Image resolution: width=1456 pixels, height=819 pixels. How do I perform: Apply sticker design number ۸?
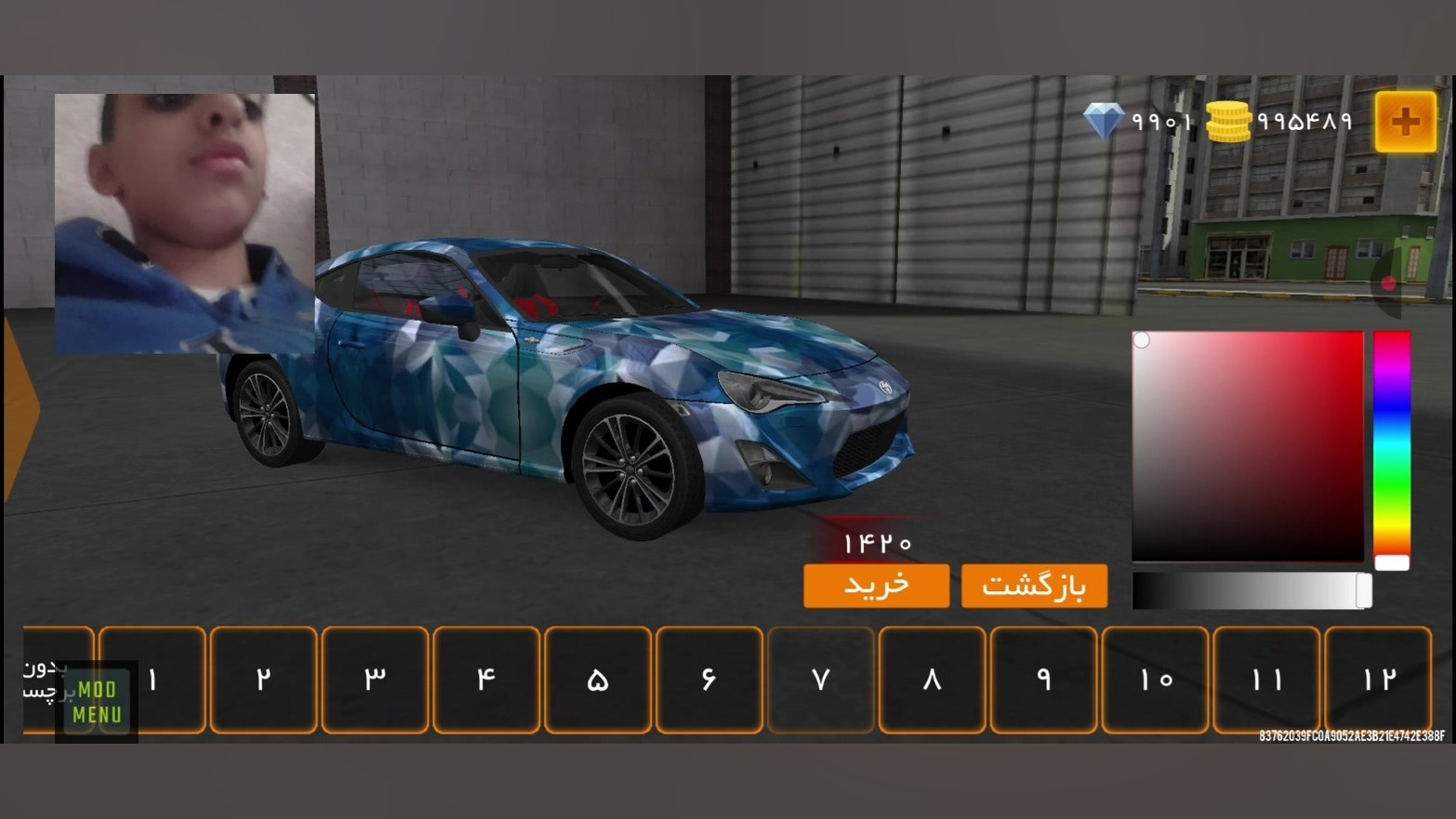[x=932, y=680]
